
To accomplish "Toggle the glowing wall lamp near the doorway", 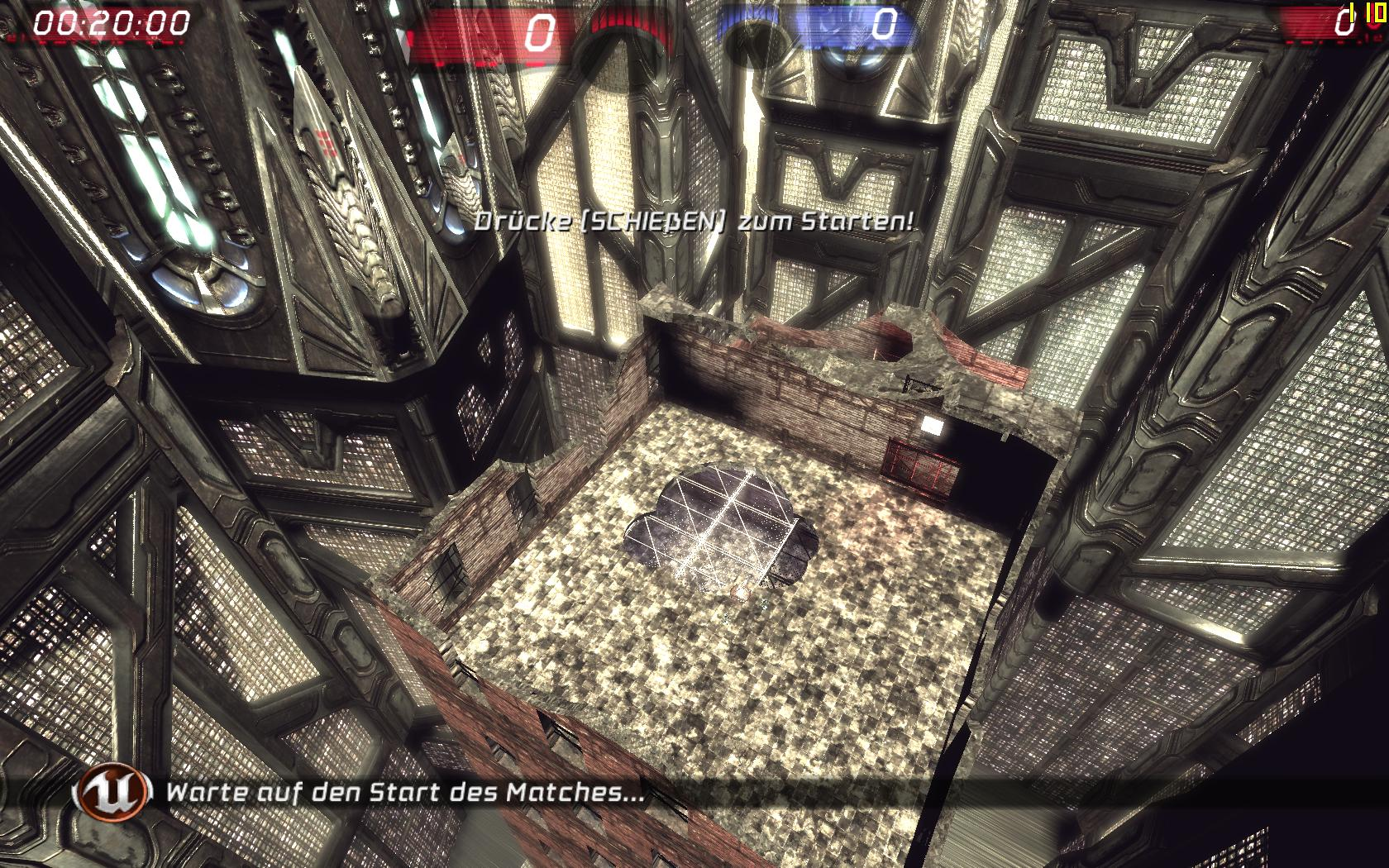I will click(933, 424).
